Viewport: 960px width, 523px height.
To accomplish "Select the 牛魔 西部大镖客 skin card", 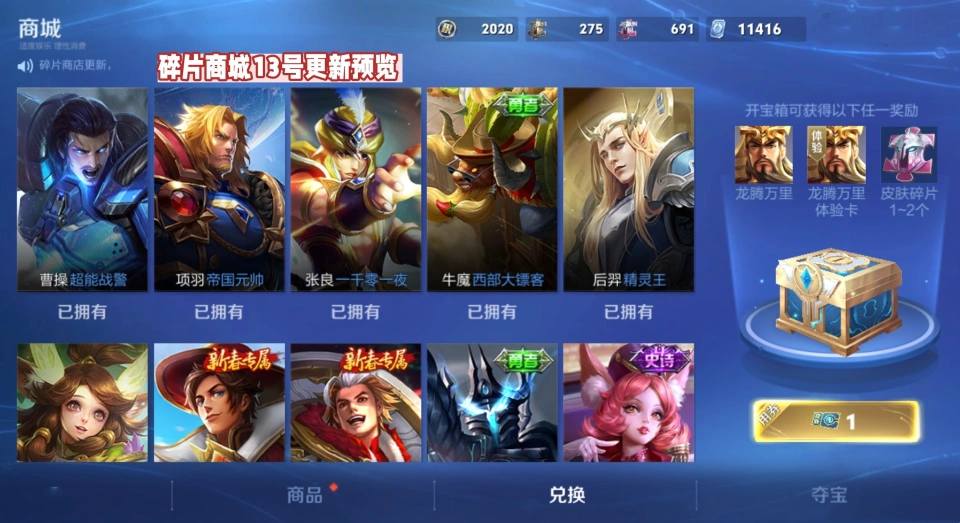I will (x=492, y=190).
